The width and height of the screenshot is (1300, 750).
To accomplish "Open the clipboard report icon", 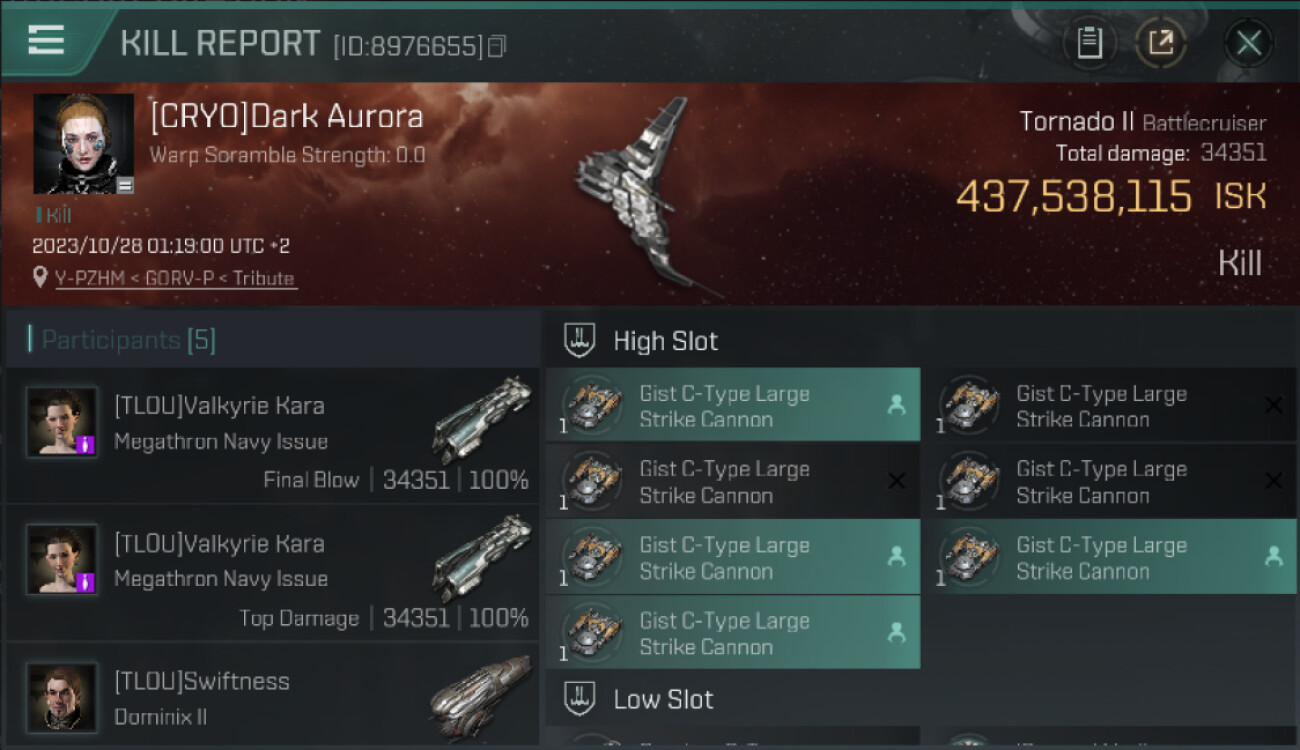I will [1089, 43].
